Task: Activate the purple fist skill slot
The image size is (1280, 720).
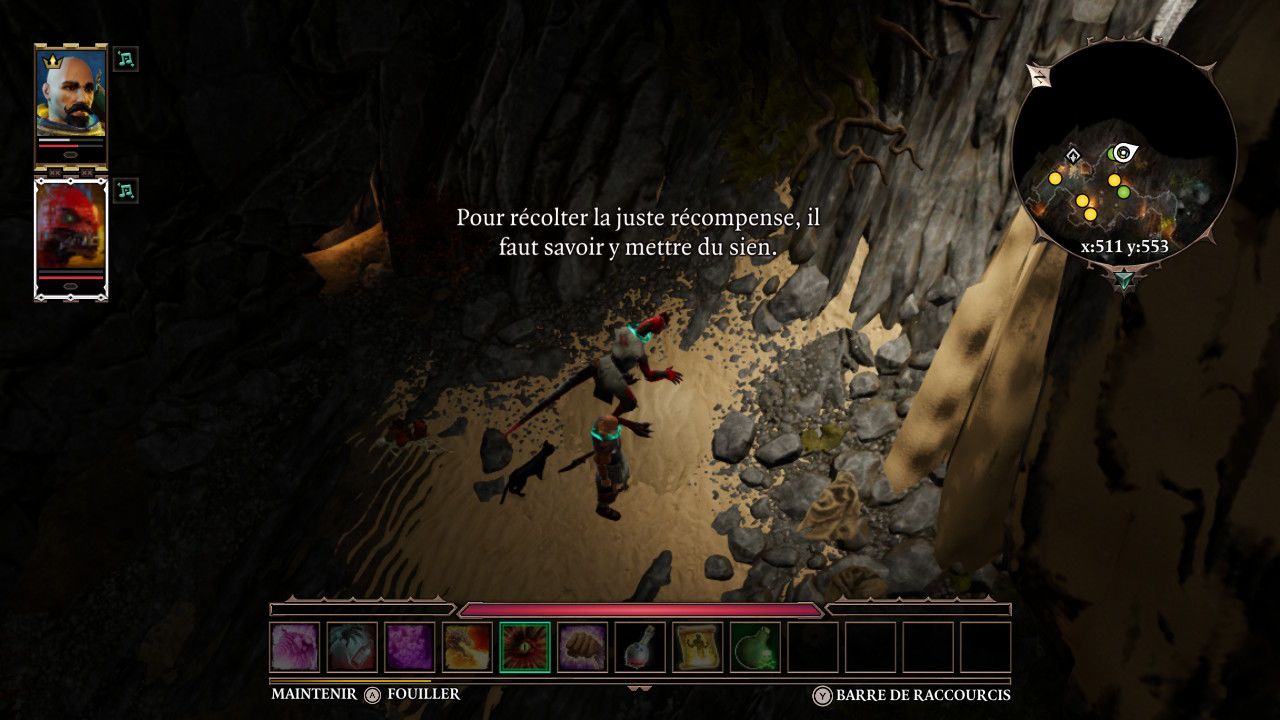Action: [x=583, y=647]
